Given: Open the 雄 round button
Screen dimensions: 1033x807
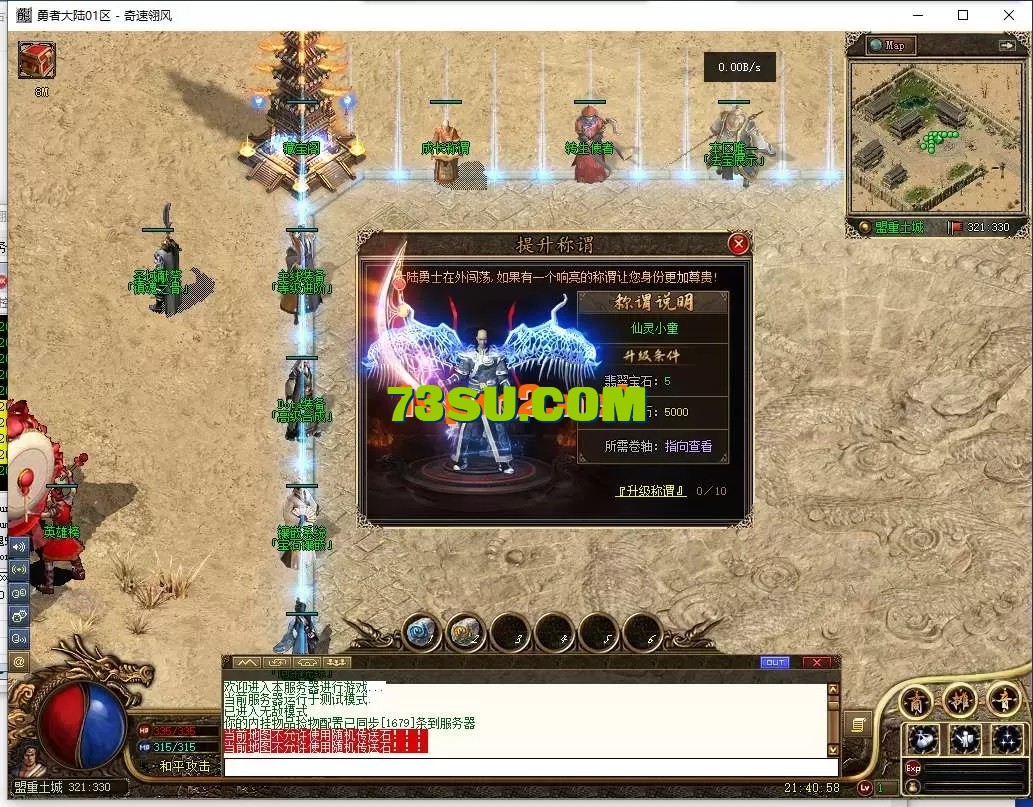Looking at the screenshot, I should (x=959, y=701).
